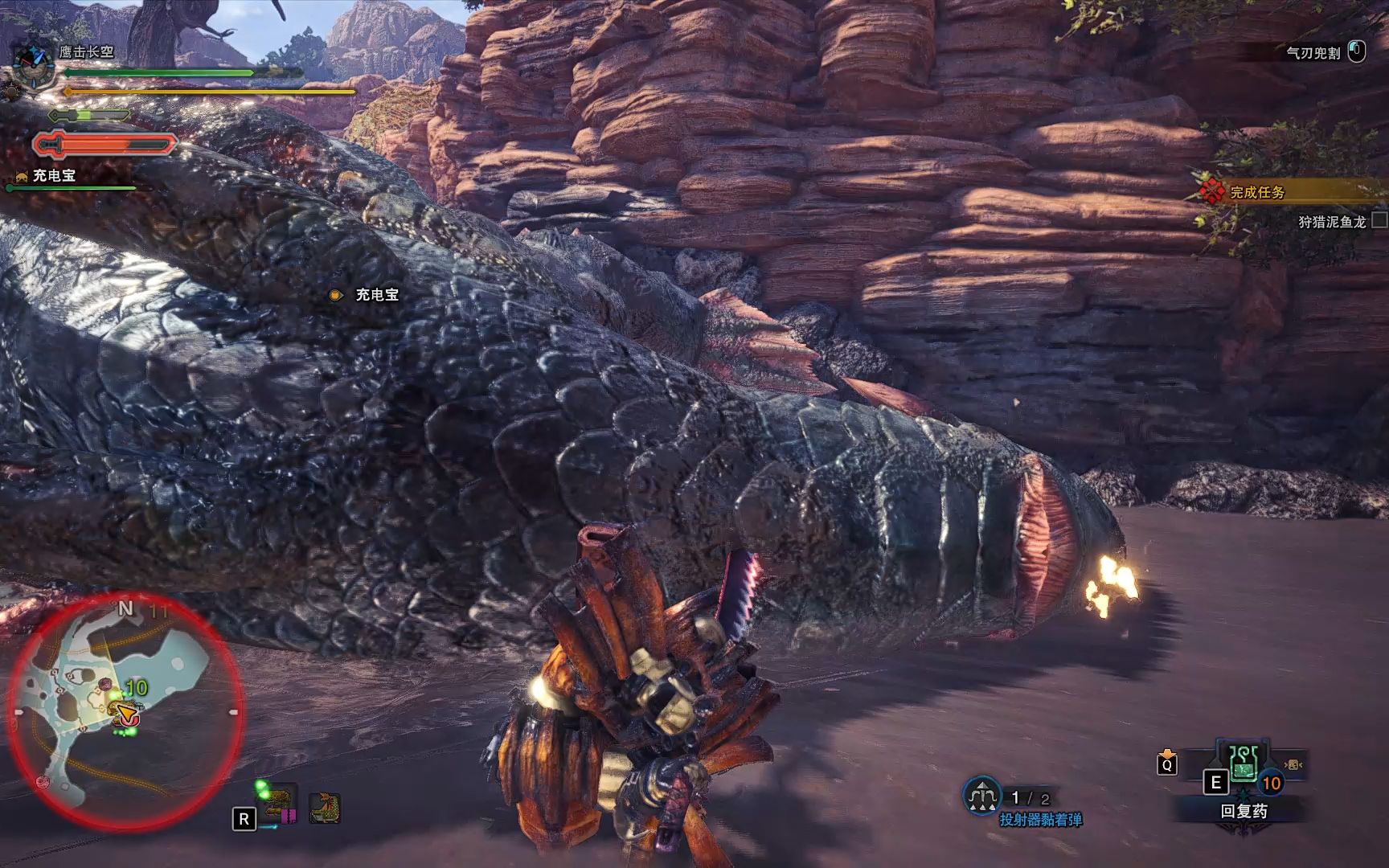Click the slinger ammo 投射器黏着弹 icon

tap(981, 796)
